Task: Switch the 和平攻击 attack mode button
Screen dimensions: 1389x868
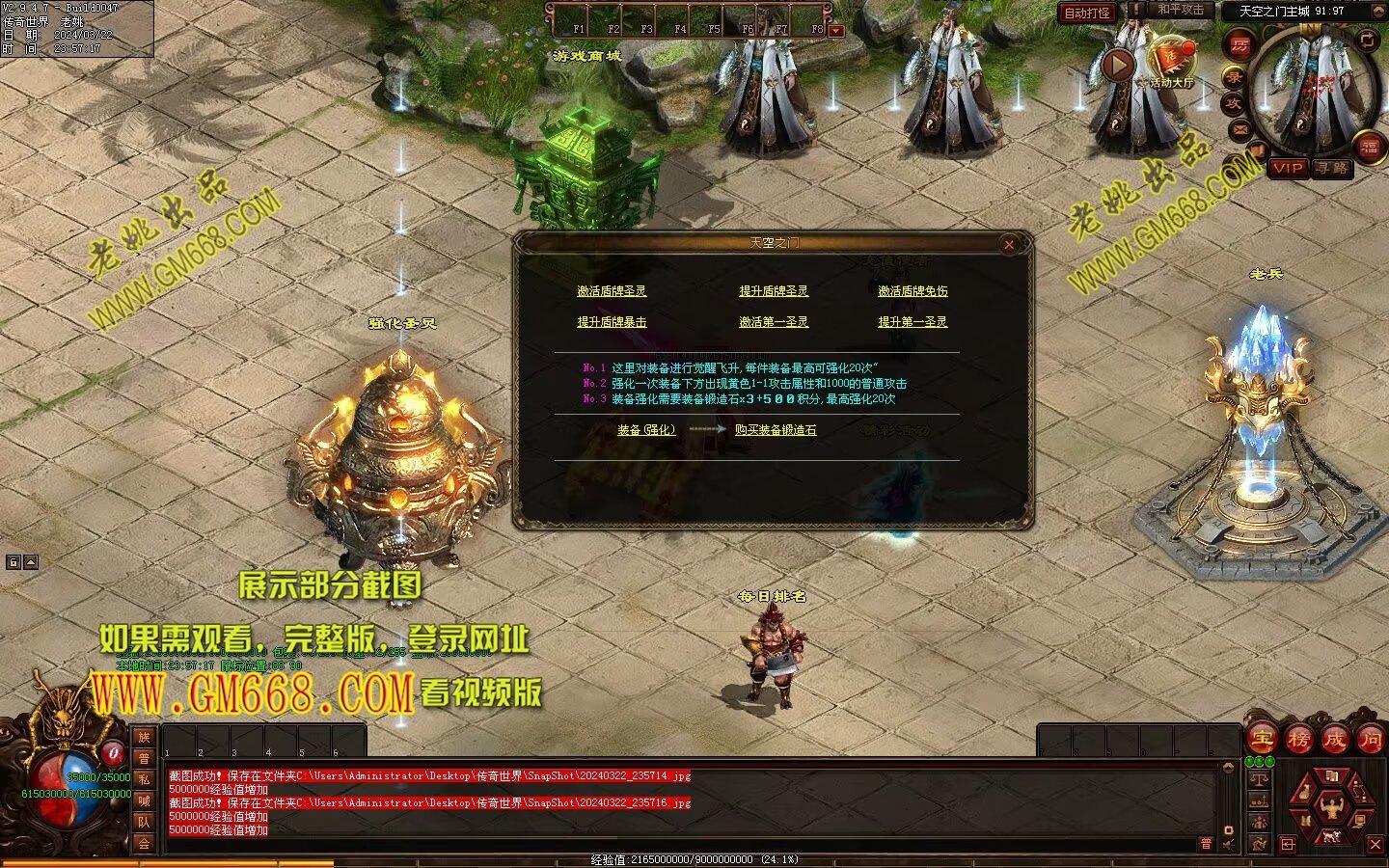Action: click(1181, 10)
